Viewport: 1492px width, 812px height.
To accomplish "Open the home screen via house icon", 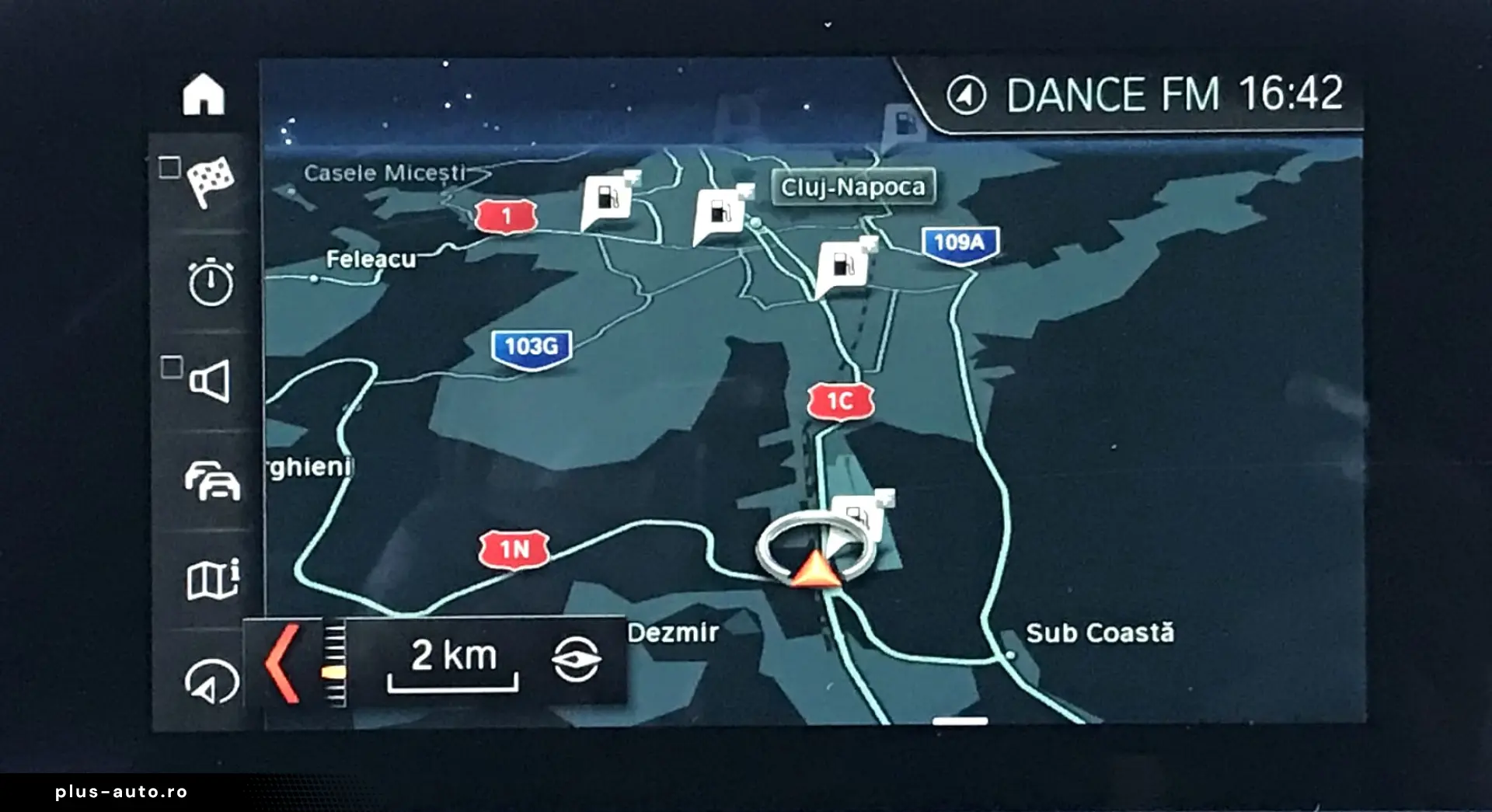I will click(204, 95).
